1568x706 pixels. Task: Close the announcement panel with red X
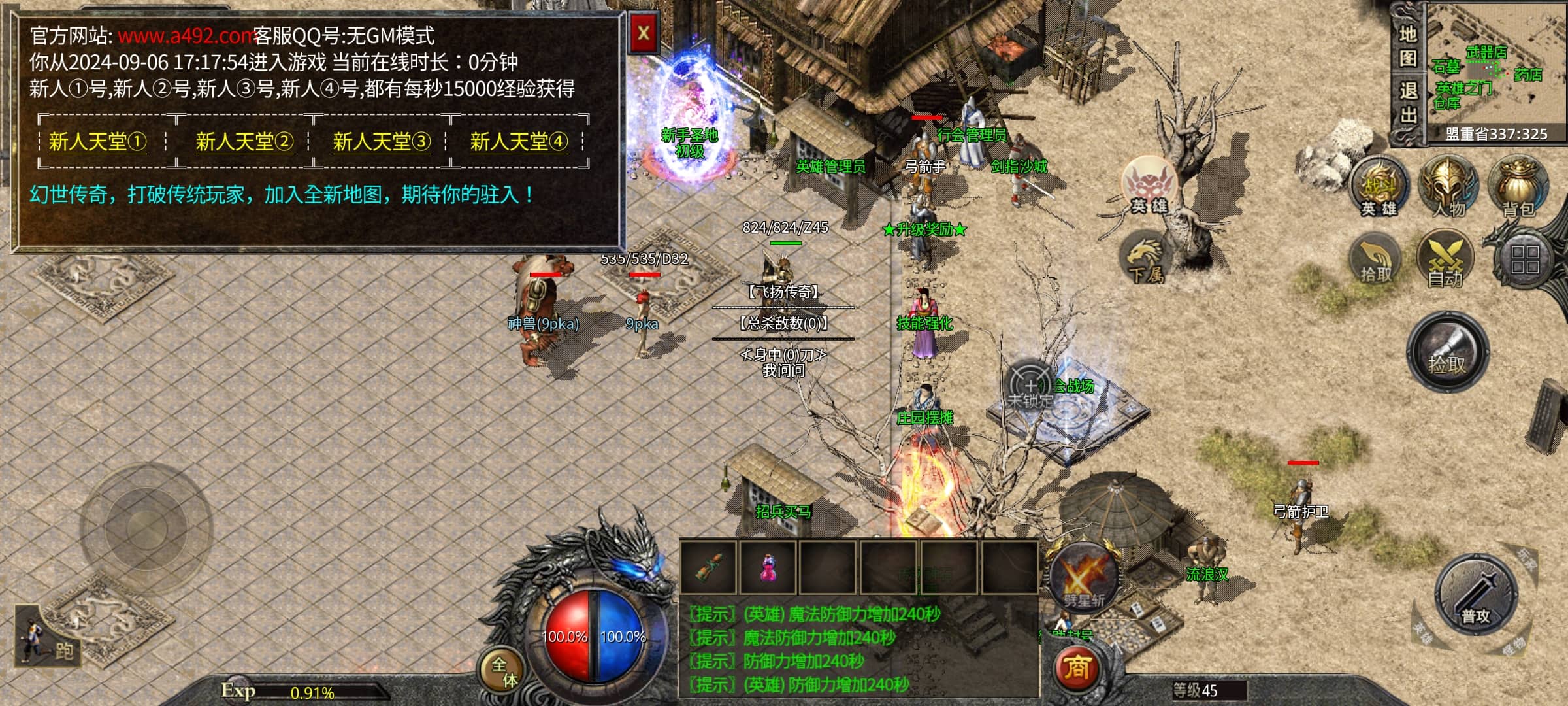pyautogui.click(x=643, y=33)
